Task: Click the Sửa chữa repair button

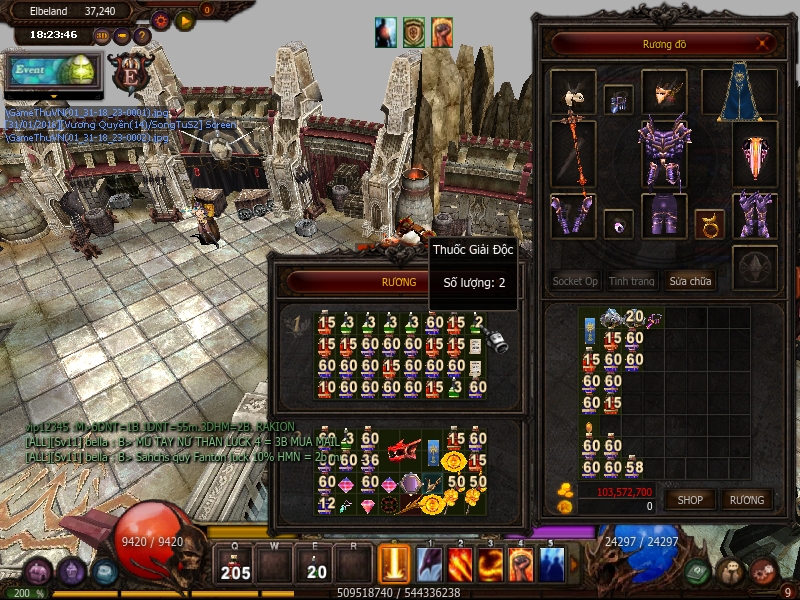Action: tap(690, 281)
